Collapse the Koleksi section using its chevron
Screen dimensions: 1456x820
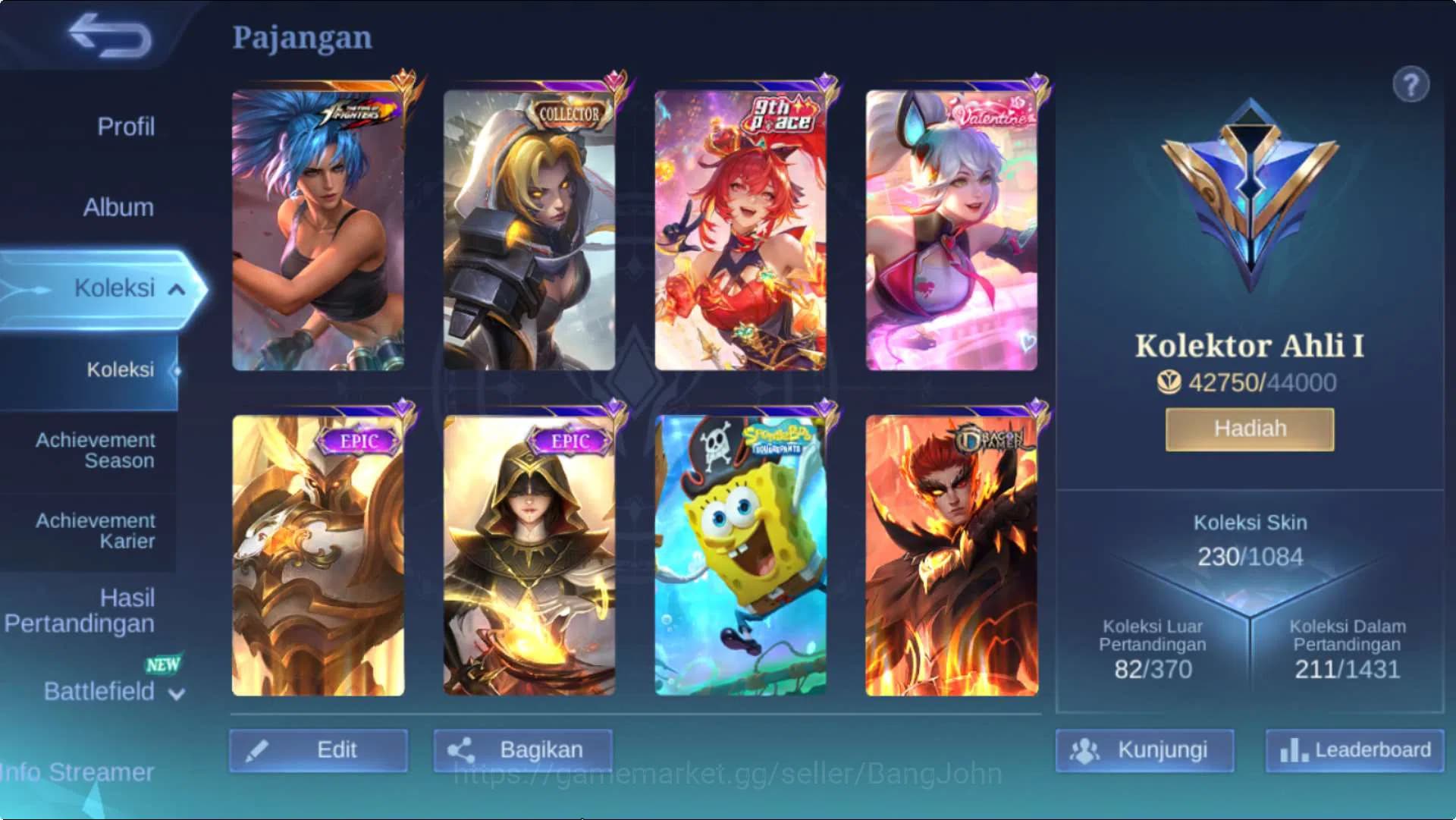177,289
